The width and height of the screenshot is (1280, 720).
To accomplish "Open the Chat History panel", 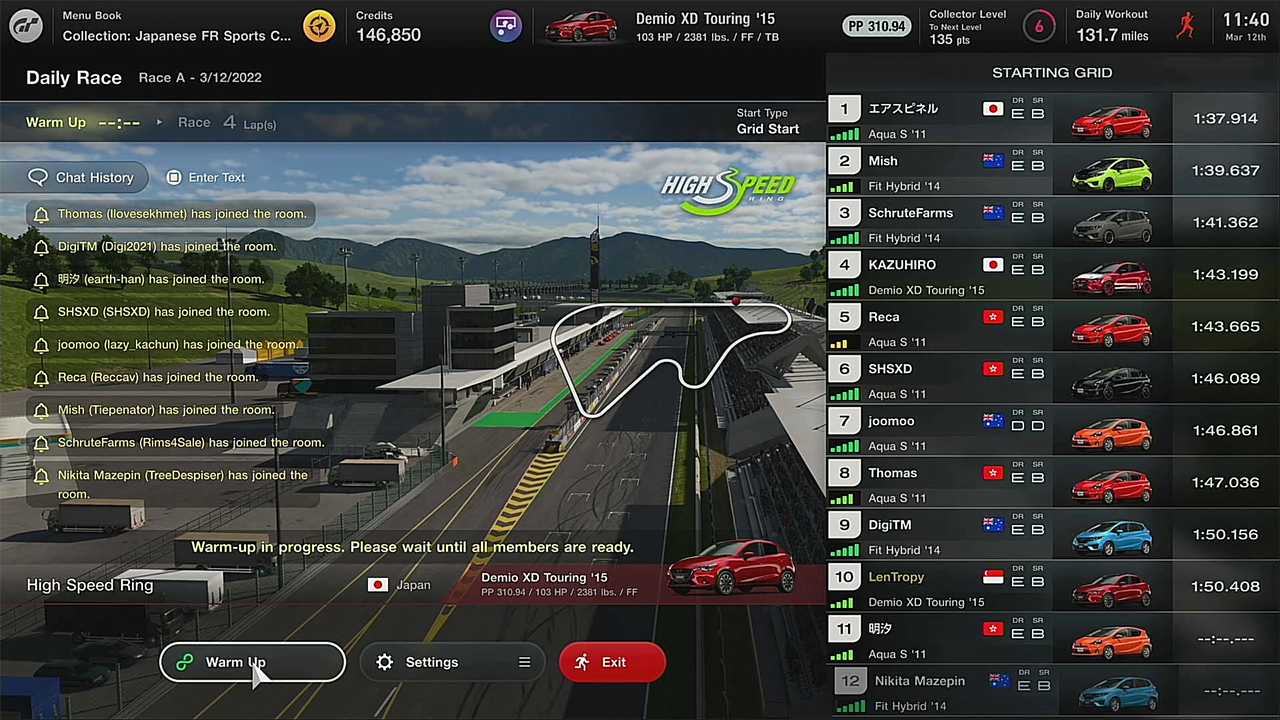I will (82, 177).
